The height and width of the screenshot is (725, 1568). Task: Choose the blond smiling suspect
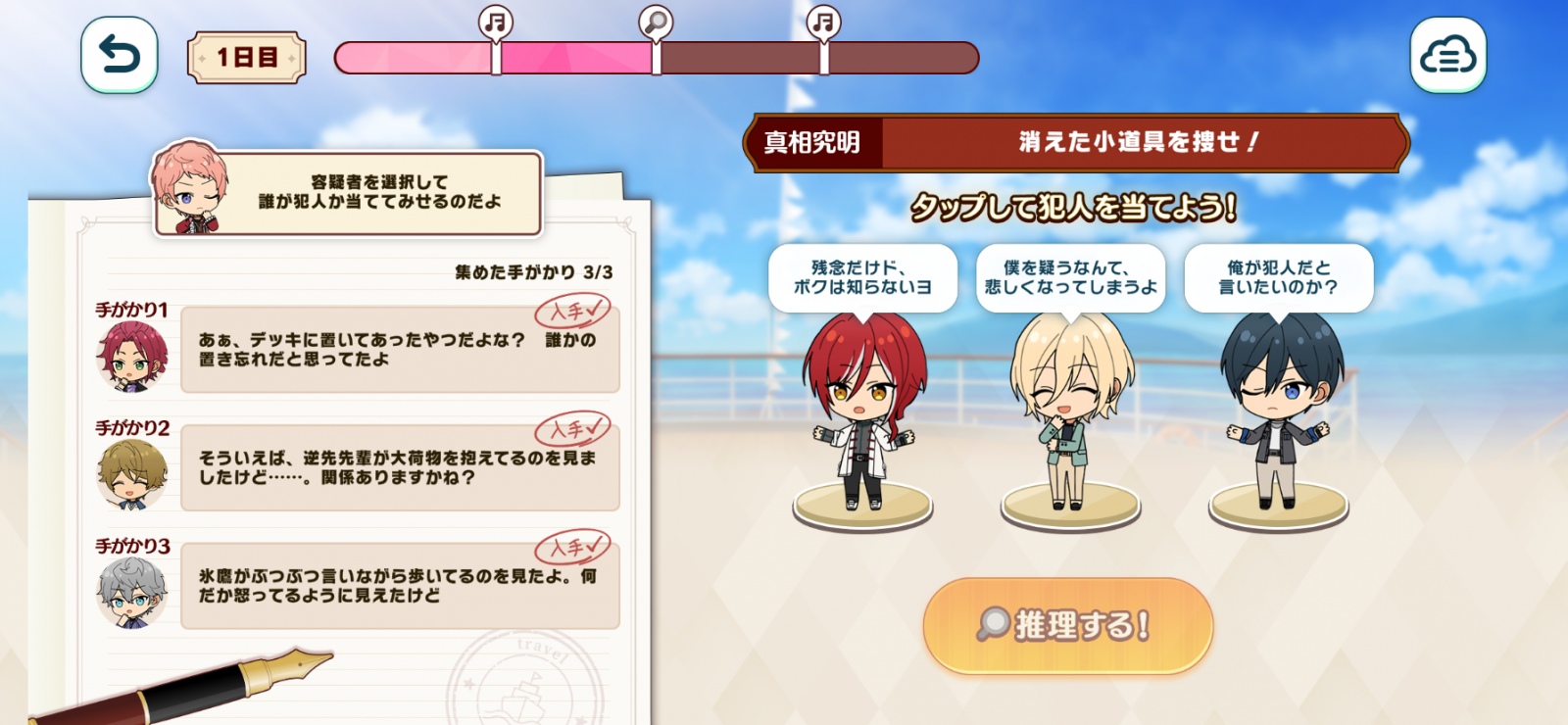(1070, 411)
